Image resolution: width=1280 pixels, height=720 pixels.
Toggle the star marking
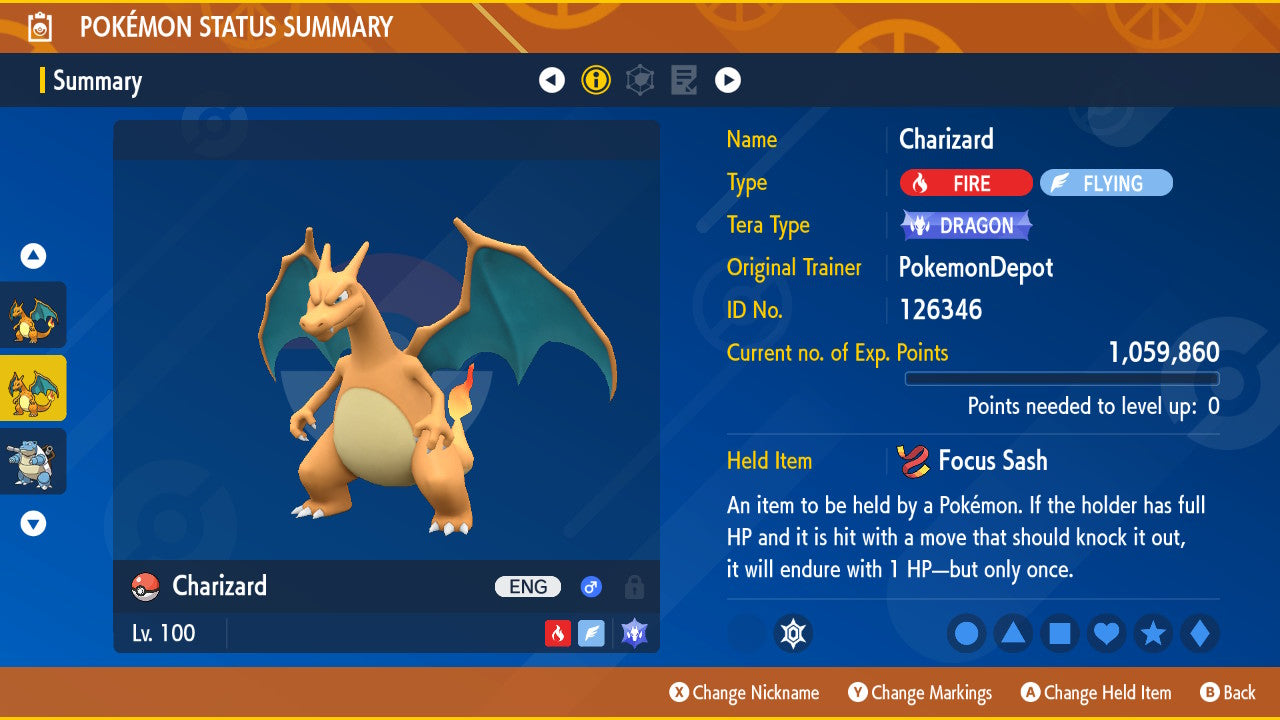(1153, 633)
